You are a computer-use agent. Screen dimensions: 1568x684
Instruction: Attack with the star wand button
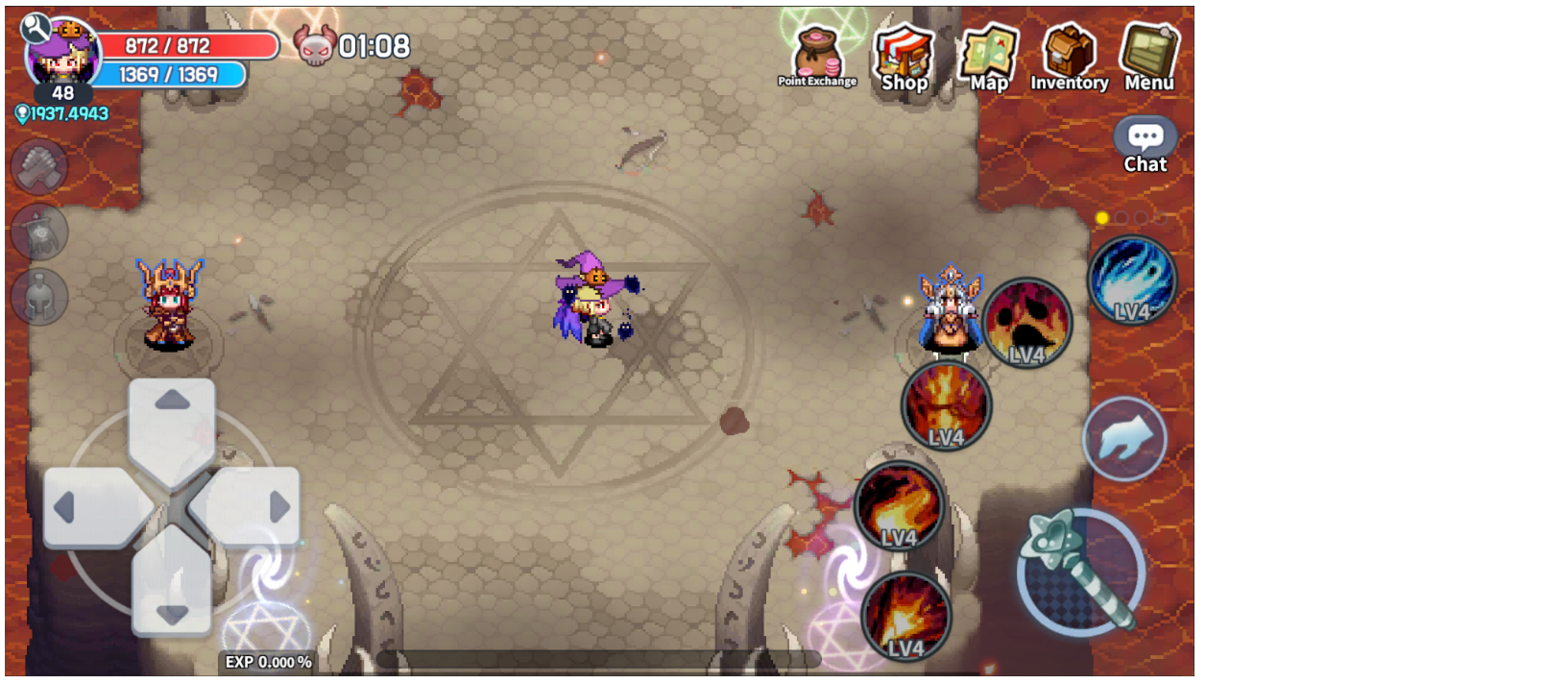[1081, 573]
